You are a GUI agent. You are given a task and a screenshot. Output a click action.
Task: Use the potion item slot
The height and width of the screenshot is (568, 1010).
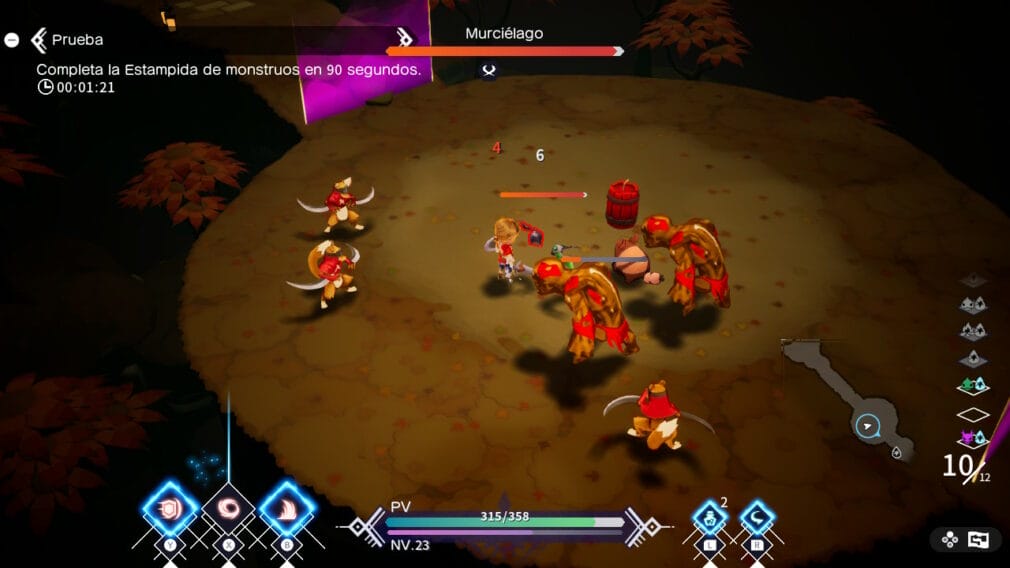coord(710,519)
